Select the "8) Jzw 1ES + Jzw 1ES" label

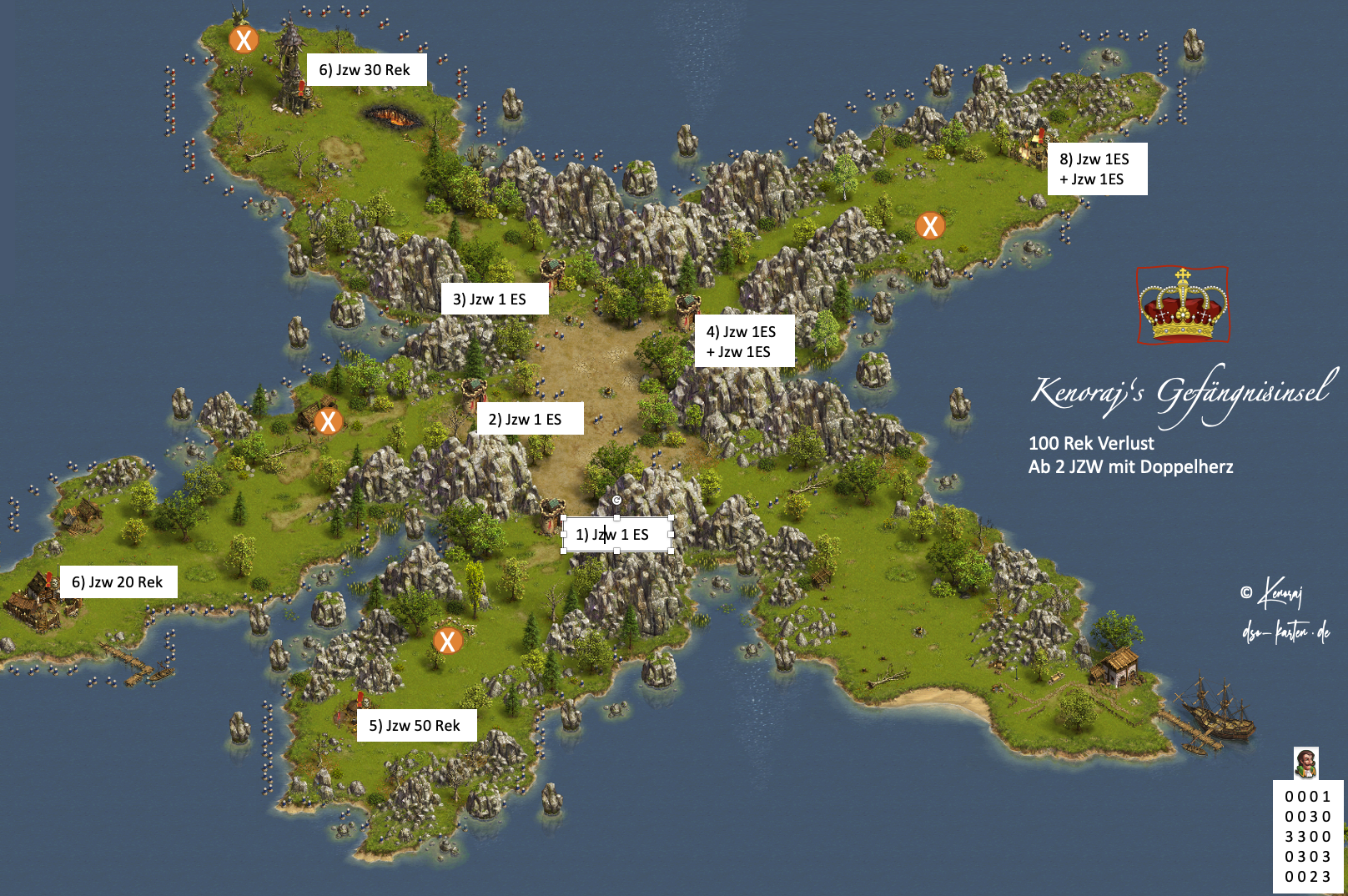pos(1097,169)
